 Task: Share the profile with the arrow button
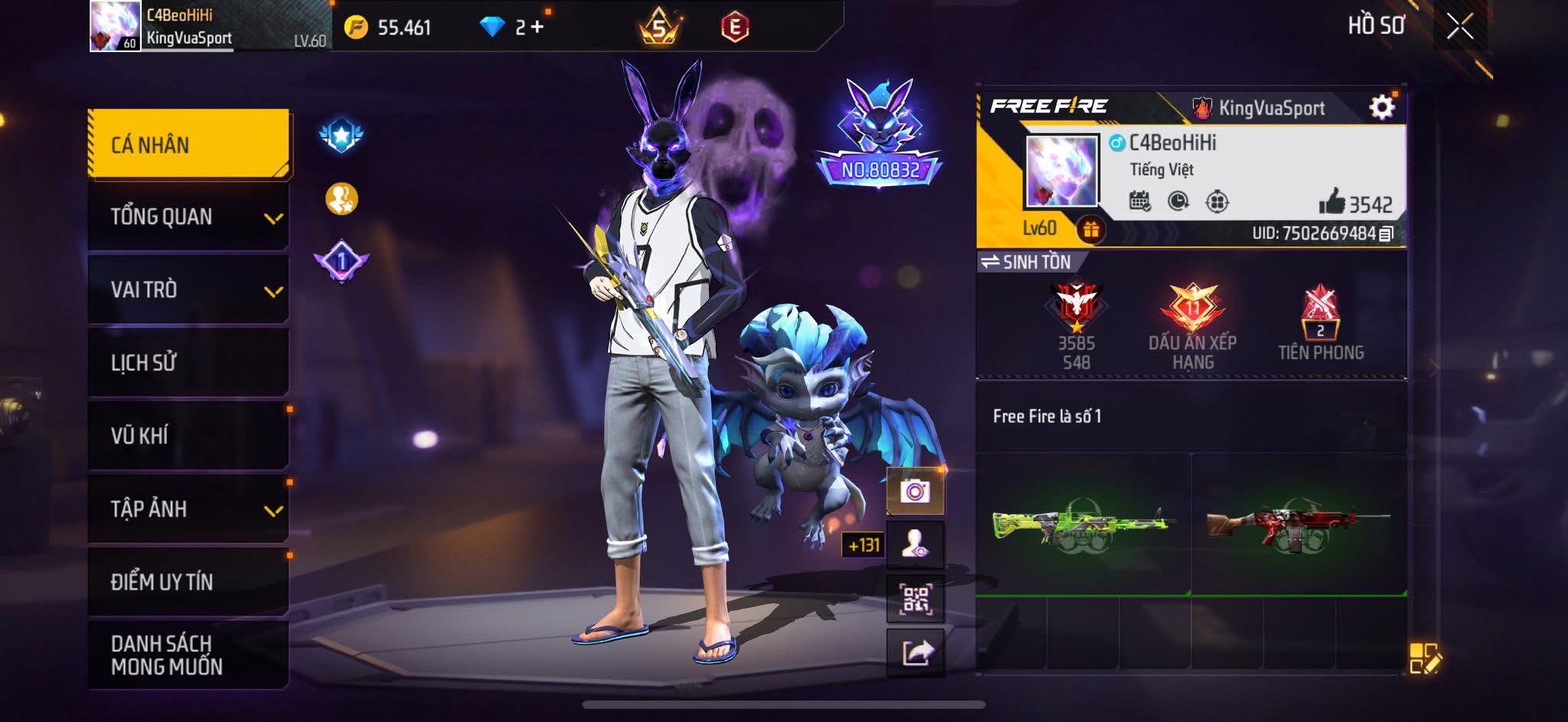(x=916, y=653)
